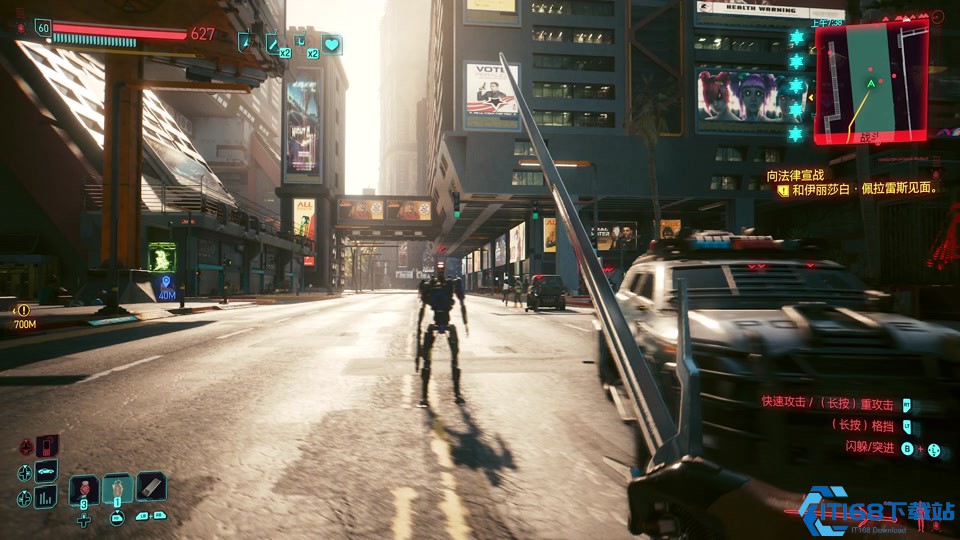
Task: Click the yellow quest distance marker
Action: coord(23,311)
